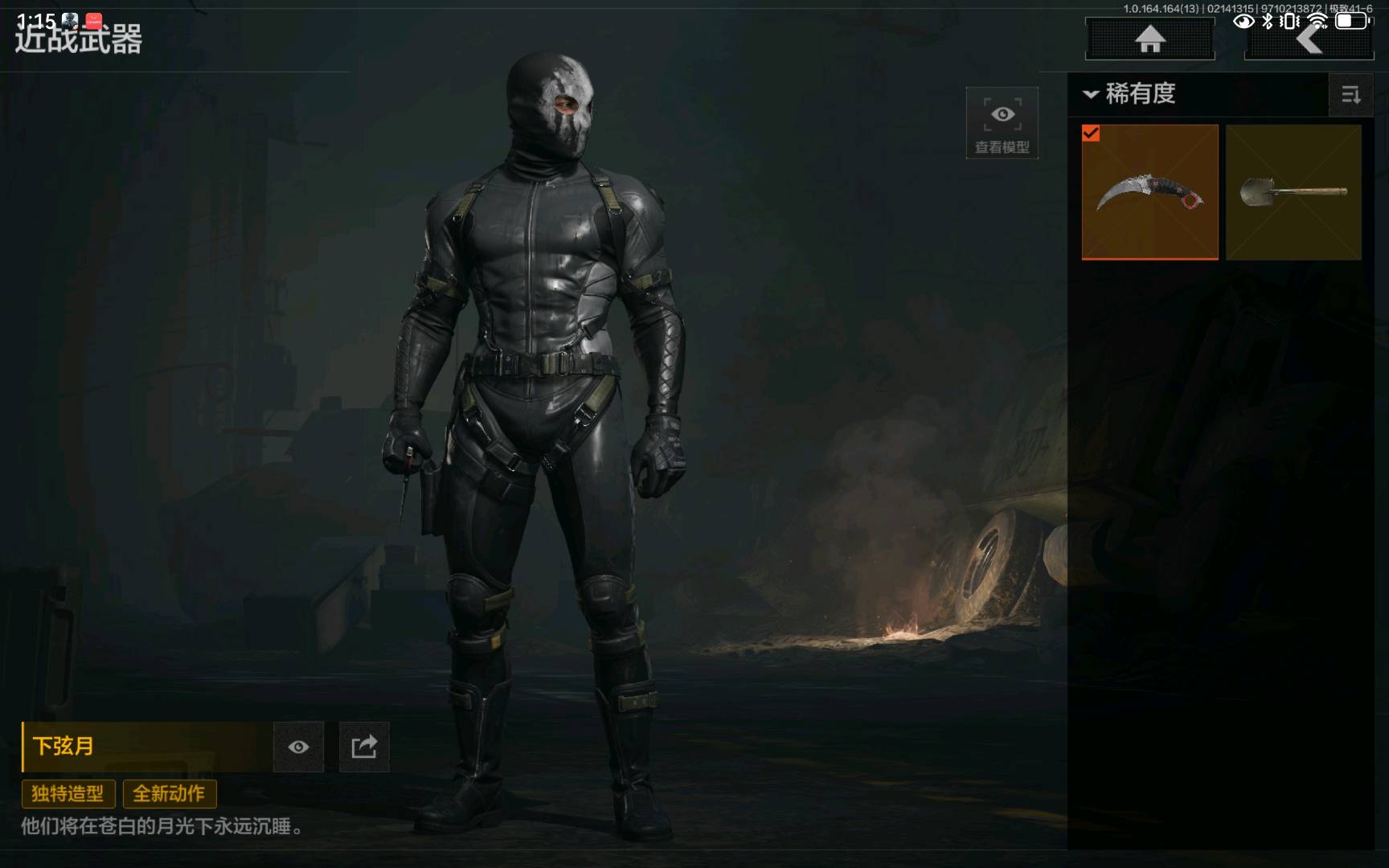
Task: Show the 全新动作 tag details
Action: [169, 794]
